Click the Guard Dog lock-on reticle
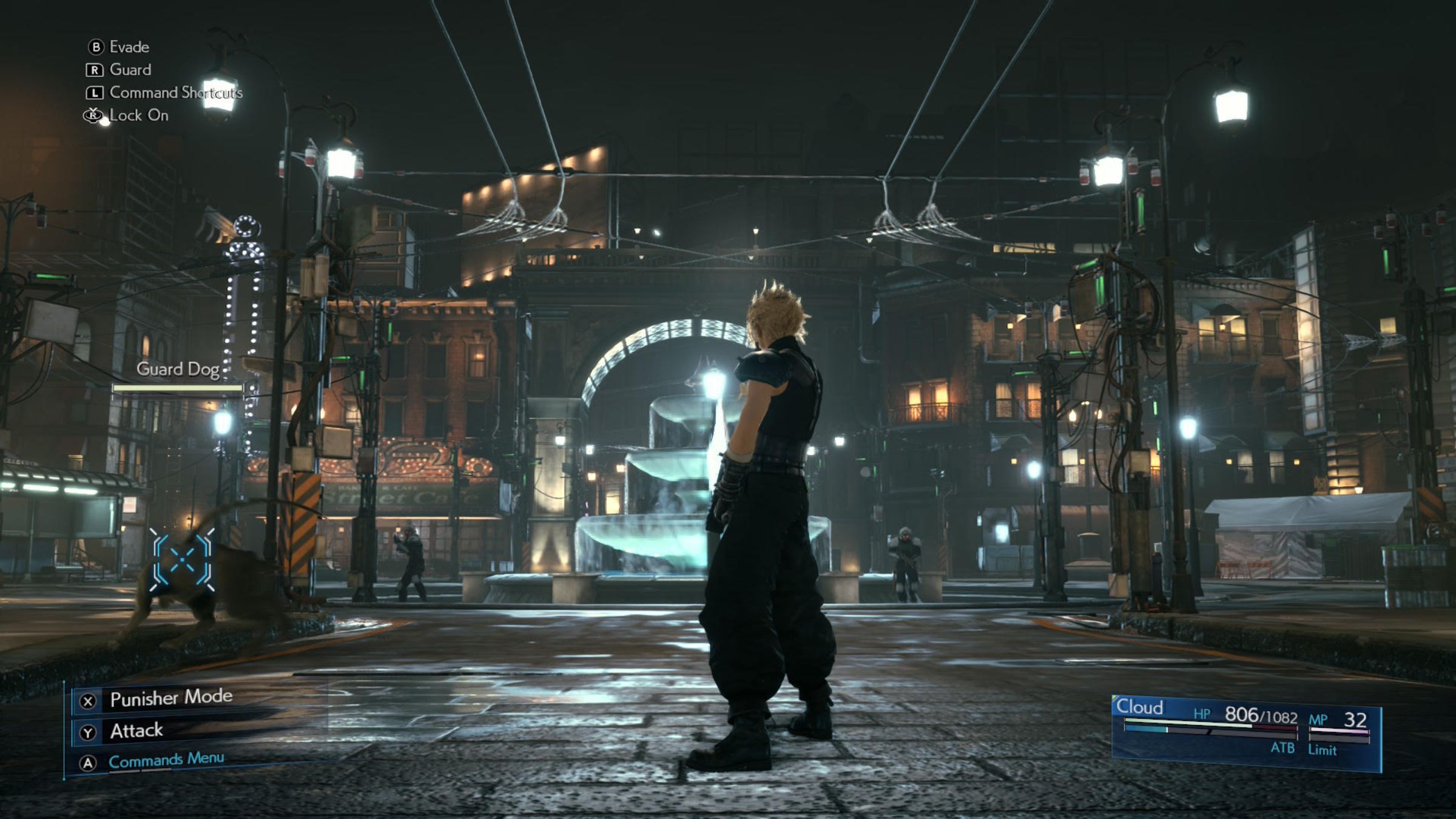This screenshot has height=819, width=1456. [182, 560]
